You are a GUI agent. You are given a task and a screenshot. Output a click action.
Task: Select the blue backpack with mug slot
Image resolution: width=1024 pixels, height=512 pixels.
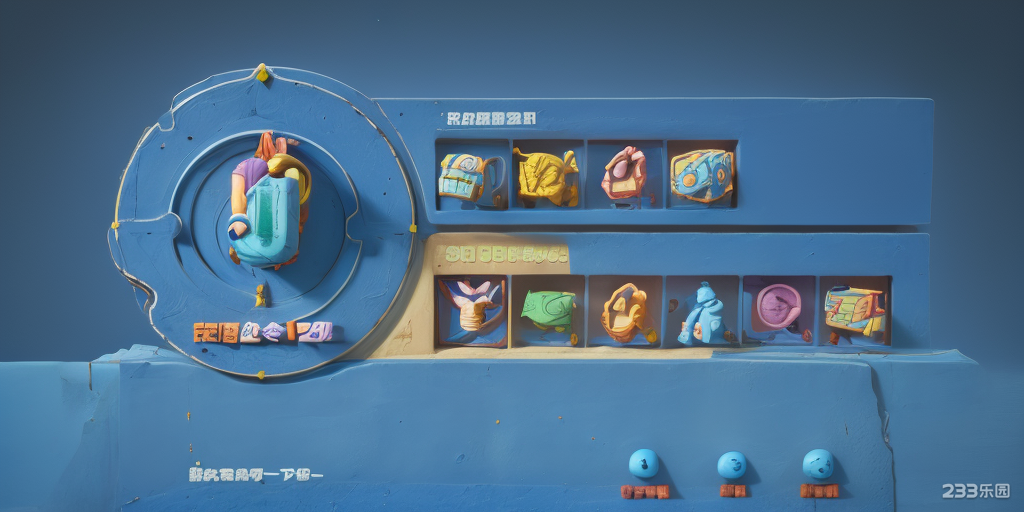pyautogui.click(x=470, y=175)
